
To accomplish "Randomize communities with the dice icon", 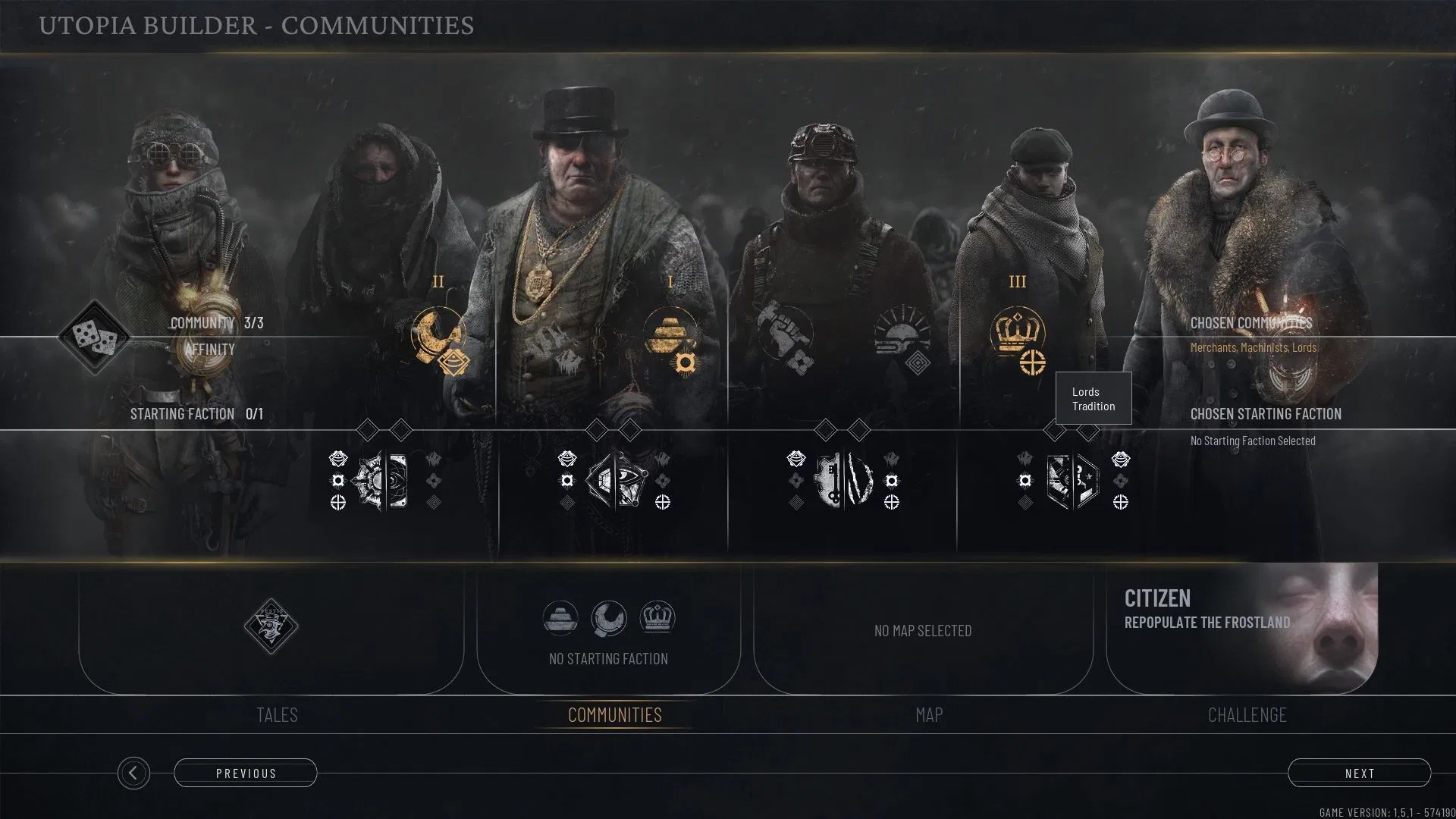I will click(94, 337).
